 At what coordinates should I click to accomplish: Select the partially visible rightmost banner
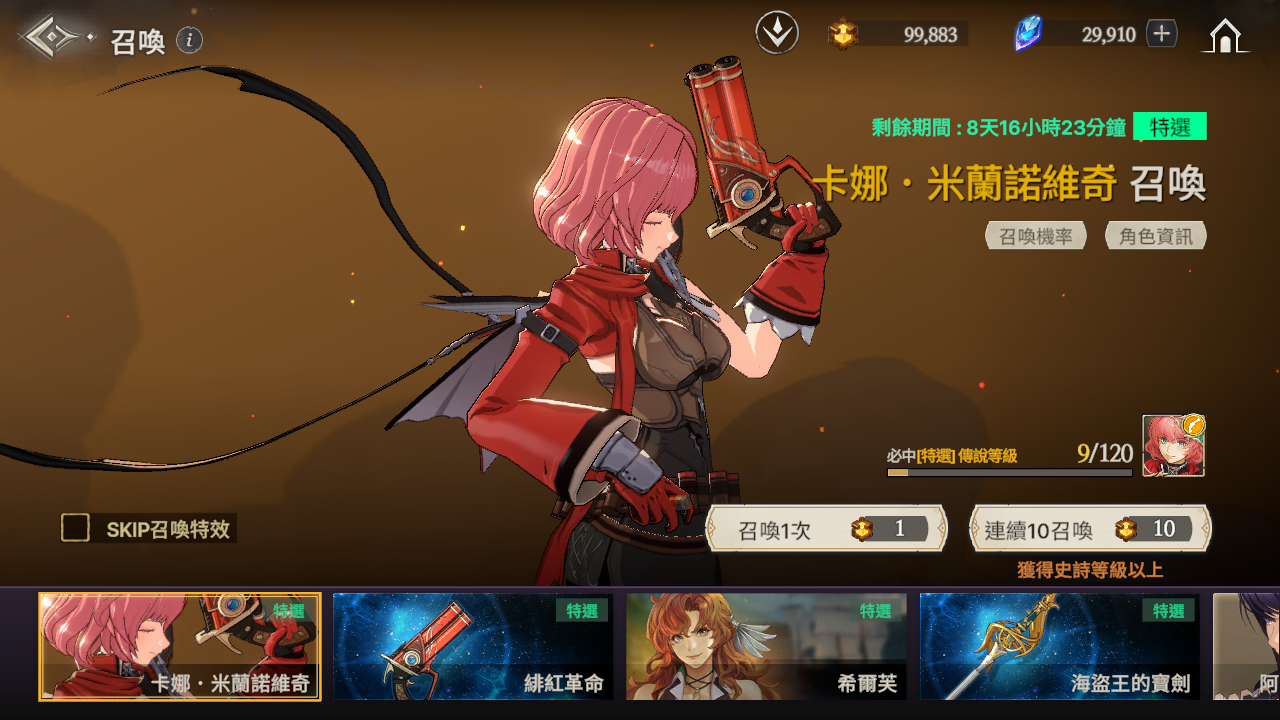1247,646
